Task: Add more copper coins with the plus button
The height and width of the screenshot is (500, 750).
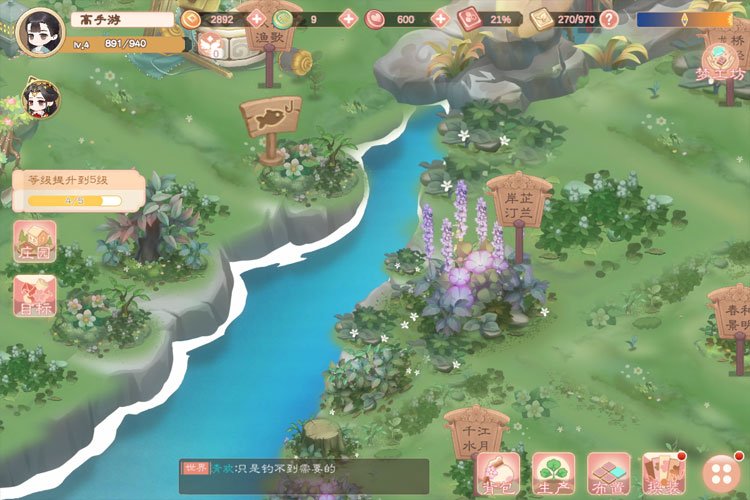Action: pyautogui.click(x=255, y=19)
